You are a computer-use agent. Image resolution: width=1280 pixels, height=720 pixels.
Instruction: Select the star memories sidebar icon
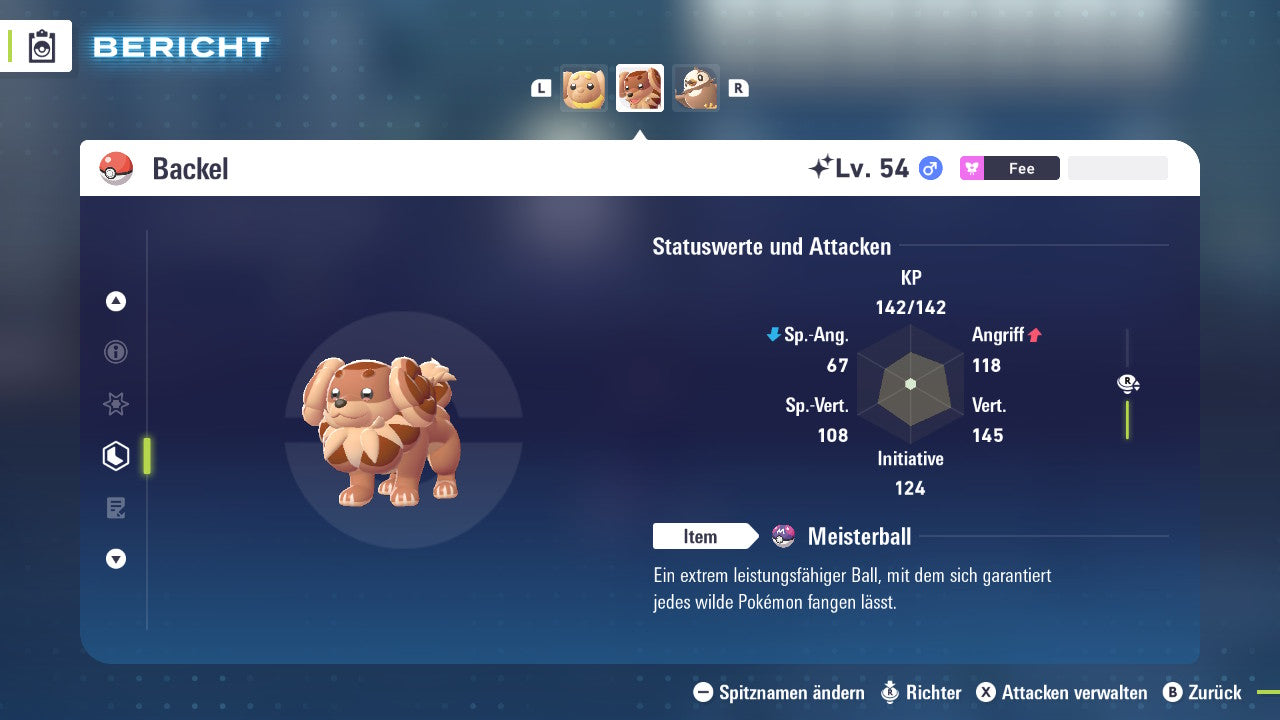pos(116,404)
